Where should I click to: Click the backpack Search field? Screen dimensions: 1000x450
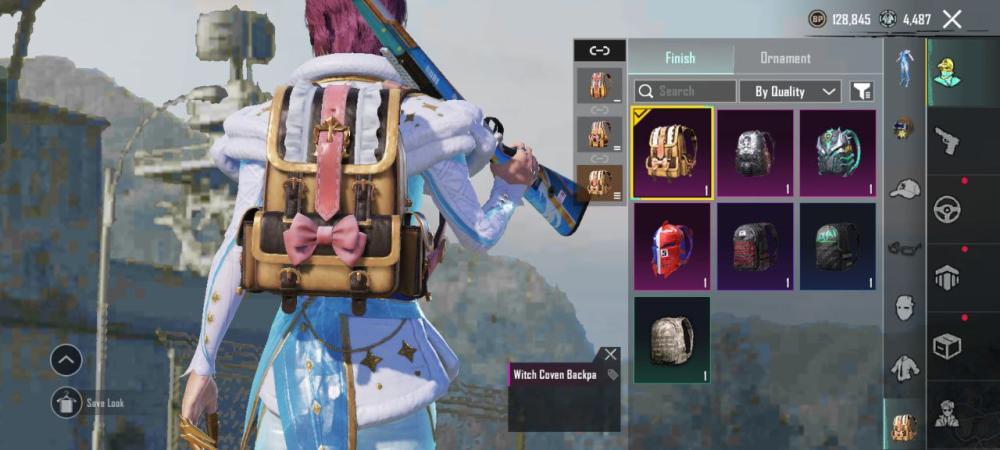click(686, 91)
